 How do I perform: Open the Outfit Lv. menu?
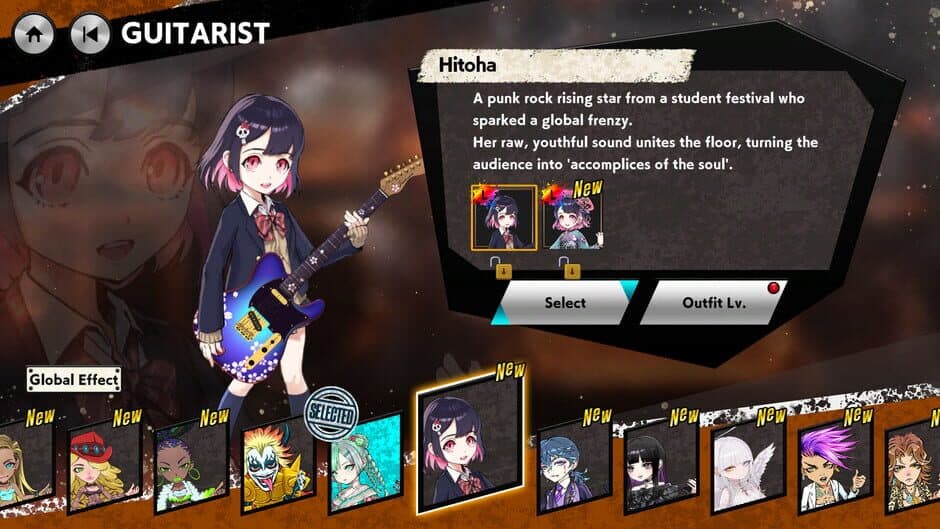click(x=713, y=302)
